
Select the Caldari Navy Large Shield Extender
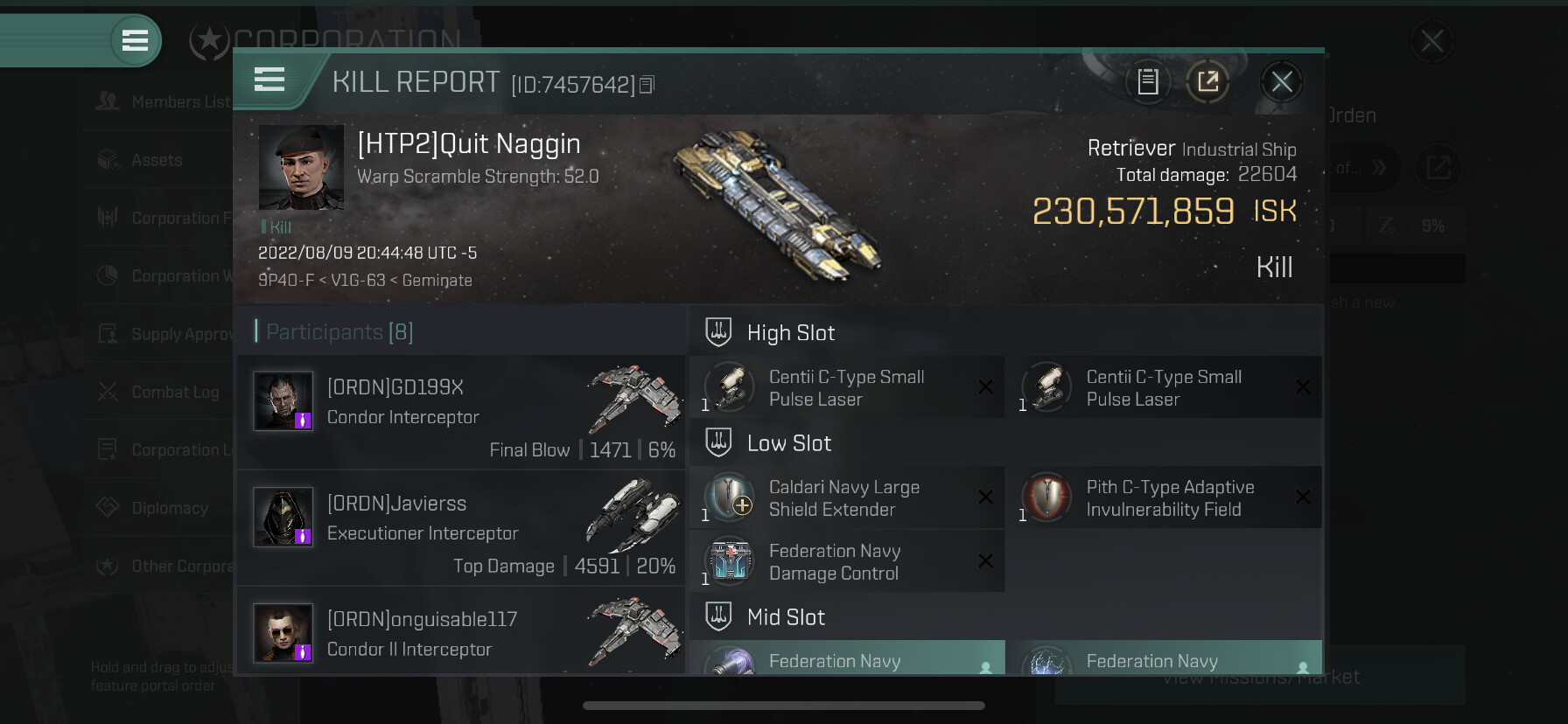(846, 498)
